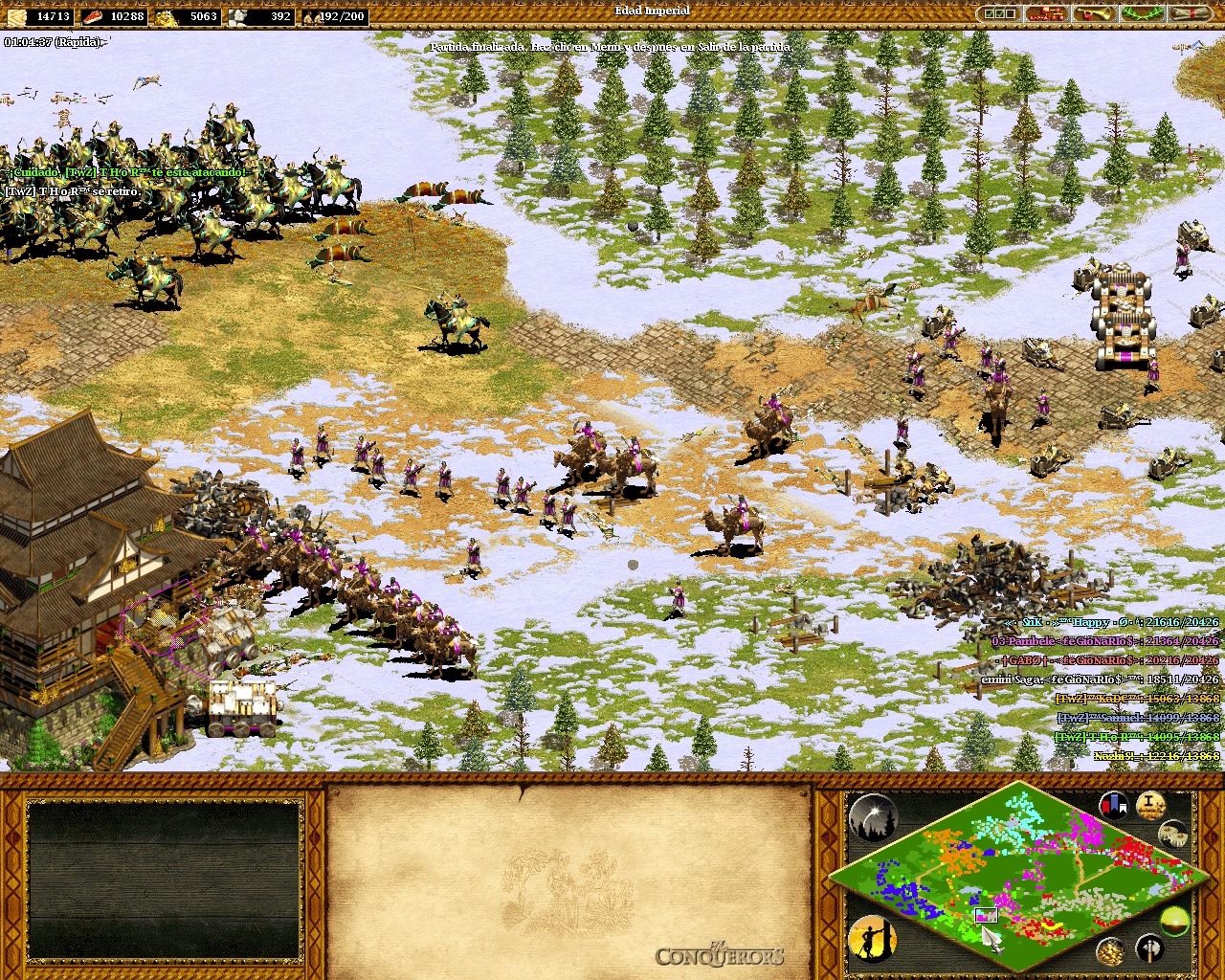Switch minimap to economic gold mode
1225x980 pixels.
[x=1110, y=950]
